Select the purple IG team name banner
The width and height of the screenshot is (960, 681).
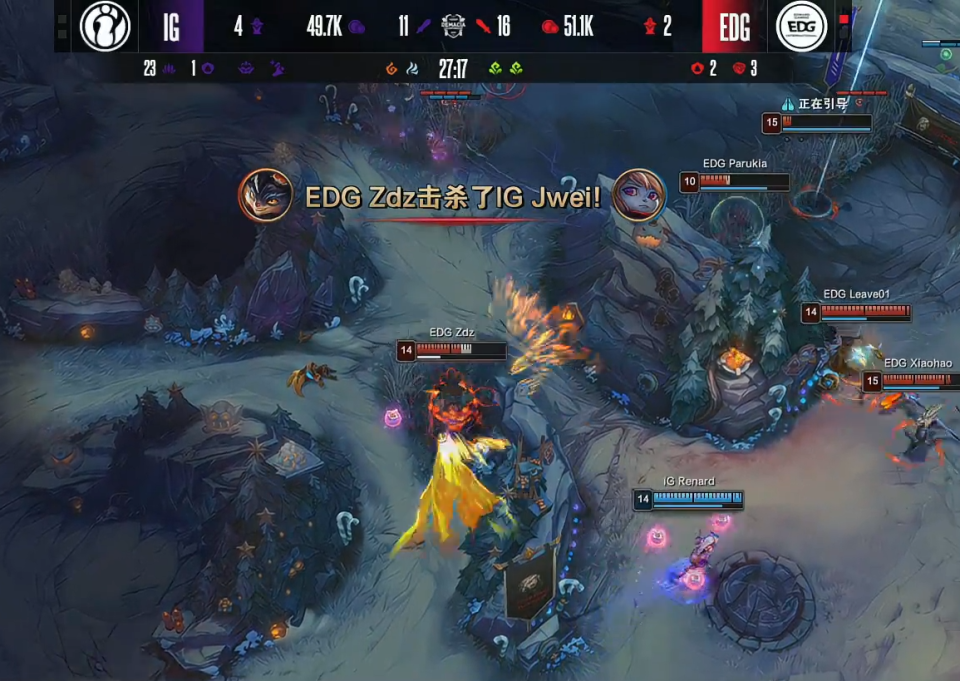click(172, 27)
